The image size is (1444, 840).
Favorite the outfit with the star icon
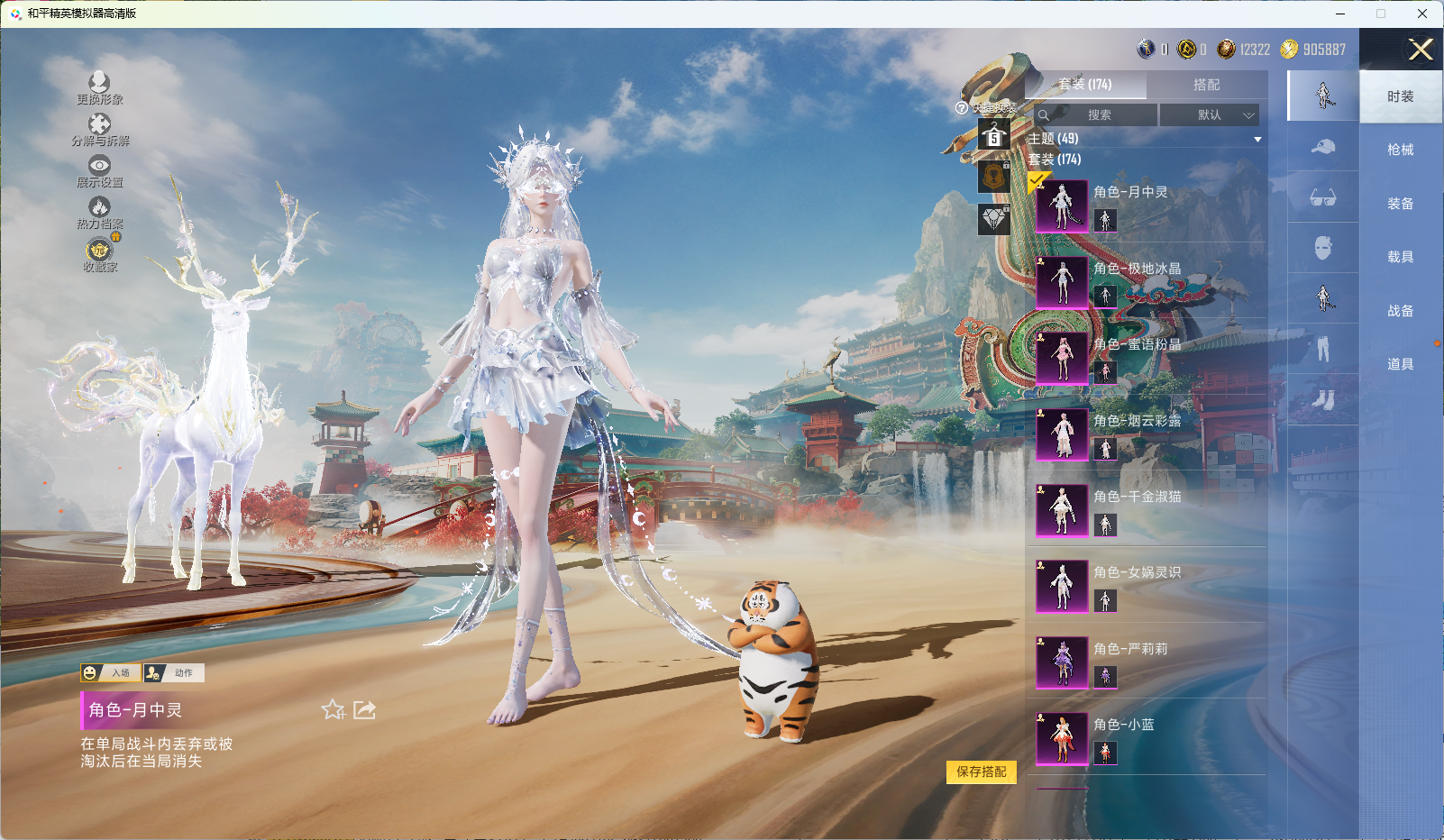[333, 710]
